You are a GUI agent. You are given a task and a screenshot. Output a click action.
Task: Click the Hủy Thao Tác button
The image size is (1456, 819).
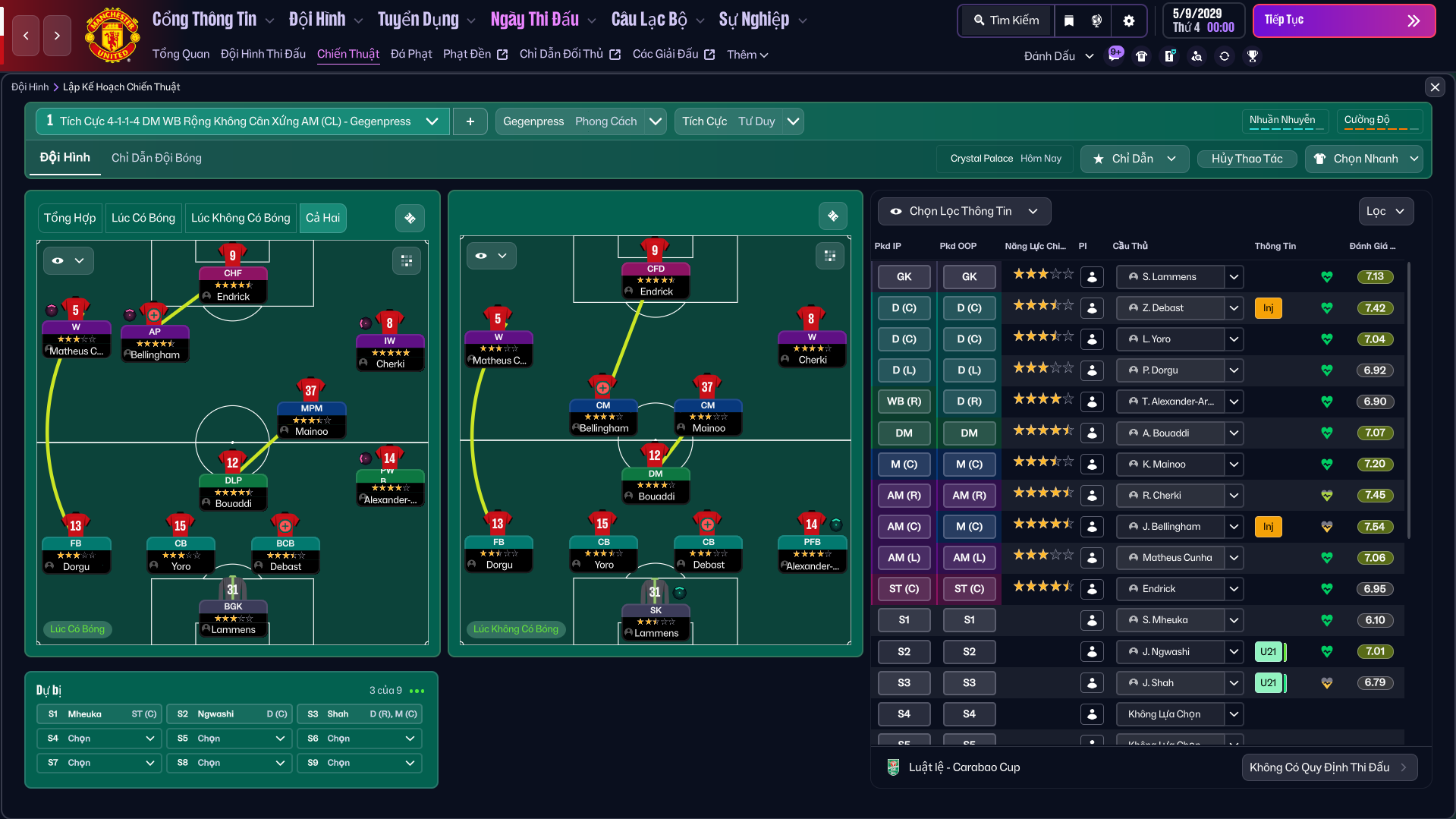(x=1247, y=159)
